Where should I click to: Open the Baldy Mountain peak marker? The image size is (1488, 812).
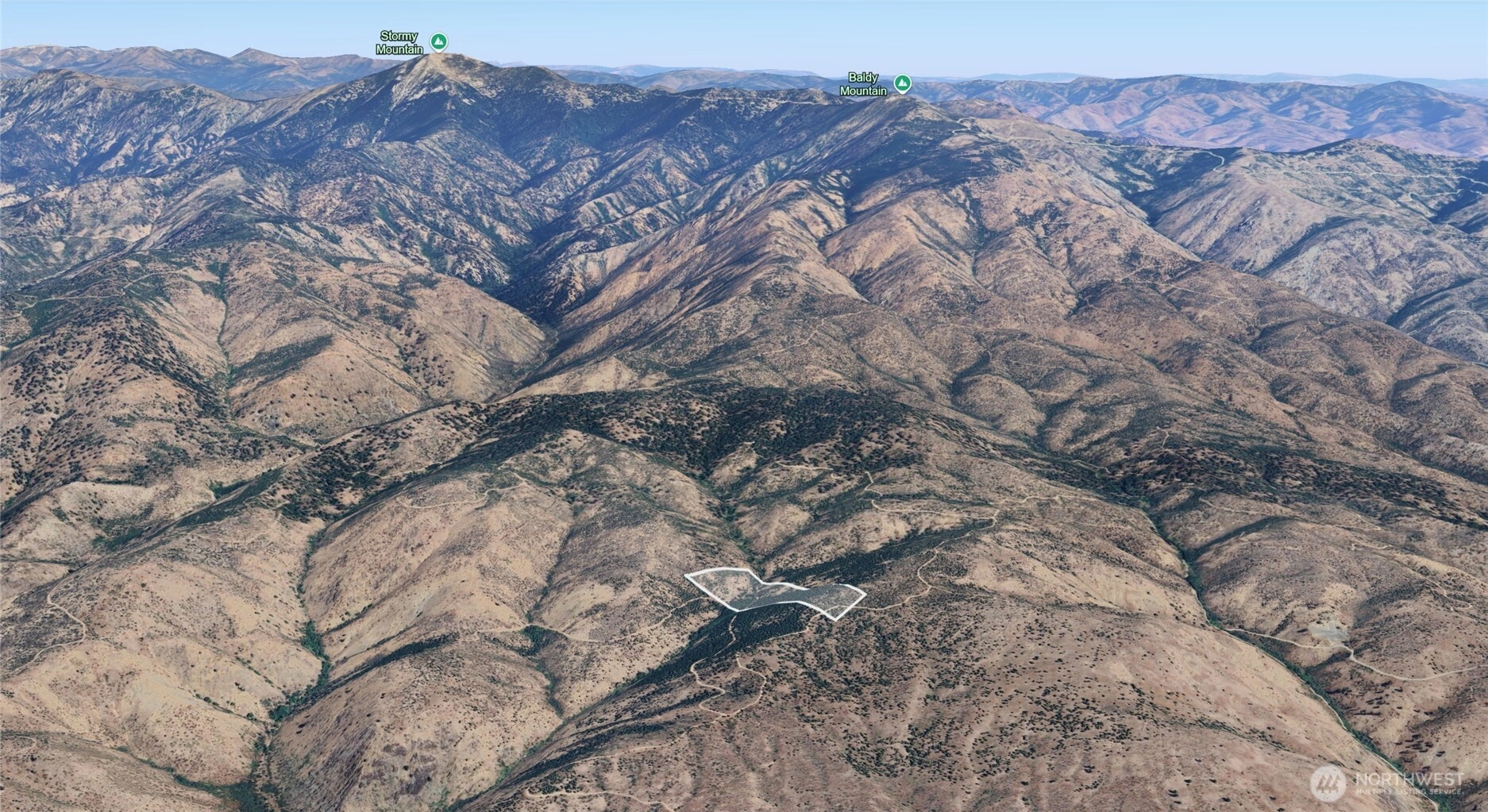902,83
